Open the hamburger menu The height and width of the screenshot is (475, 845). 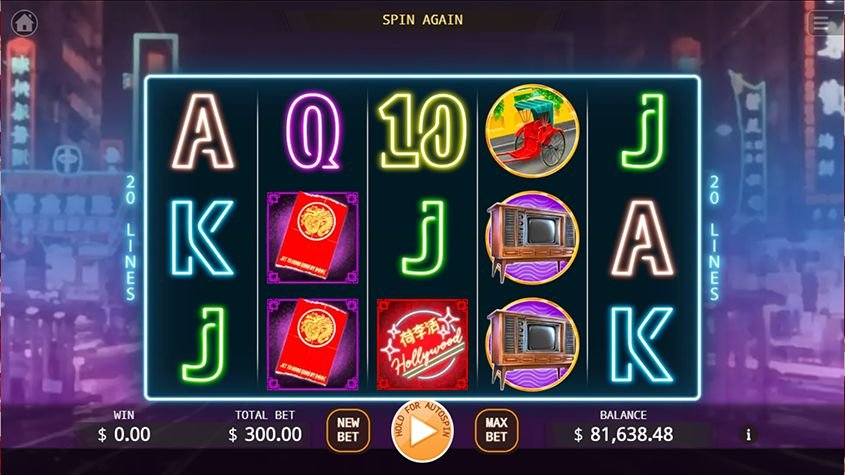822,23
